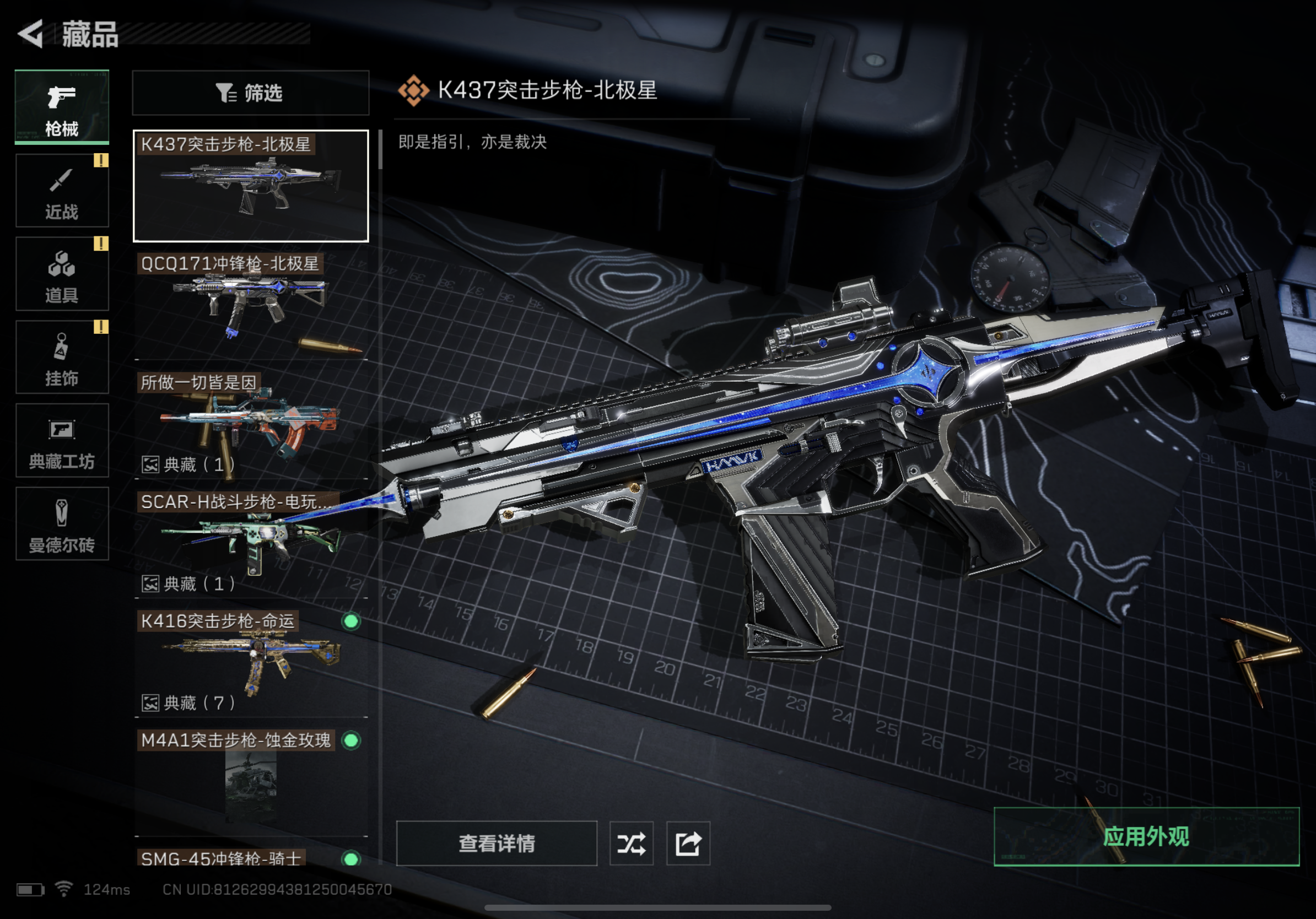Select the K437突击步枪-北极星 skin tile
Viewport: 1316px width, 919px height.
[251, 186]
